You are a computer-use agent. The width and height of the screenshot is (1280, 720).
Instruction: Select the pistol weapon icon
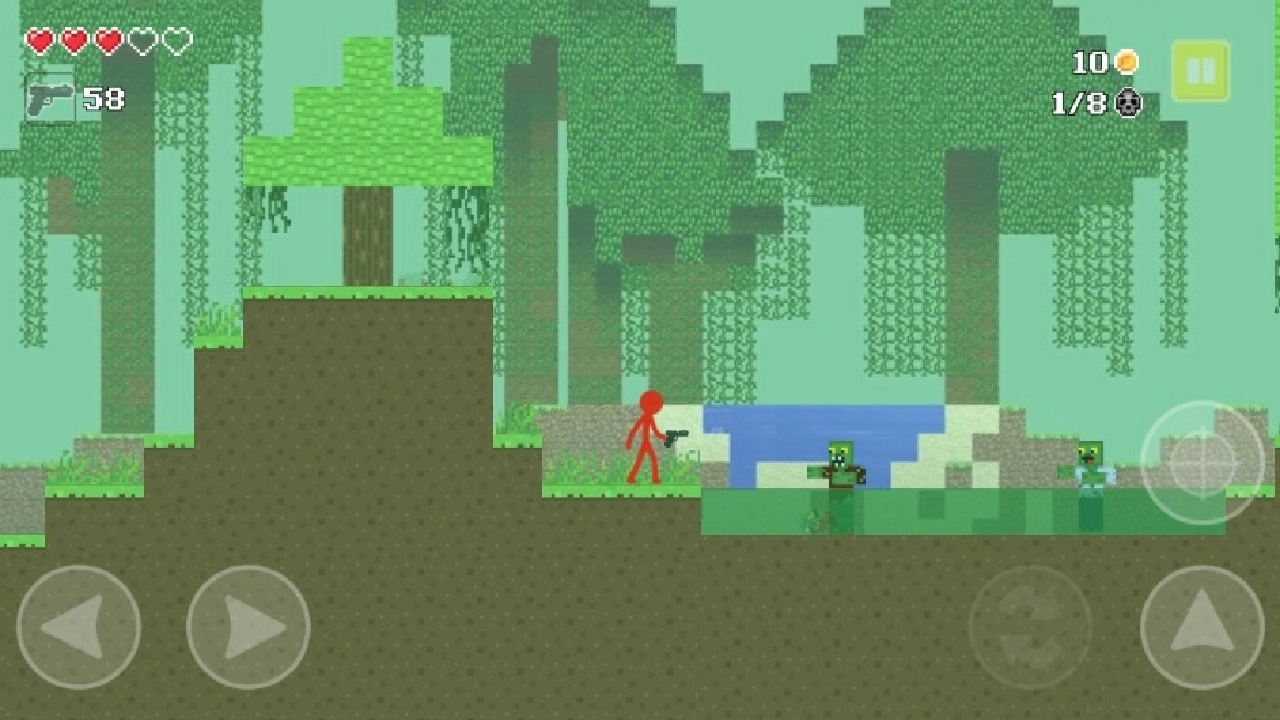(x=48, y=97)
